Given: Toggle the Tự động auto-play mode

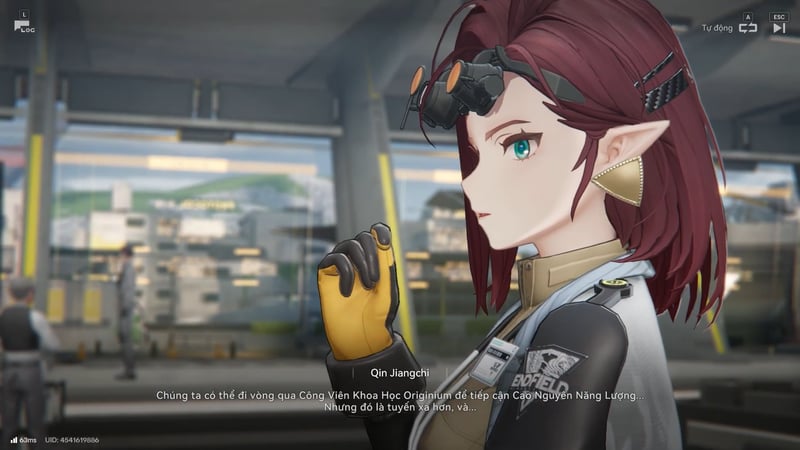Looking at the screenshot, I should (x=747, y=28).
